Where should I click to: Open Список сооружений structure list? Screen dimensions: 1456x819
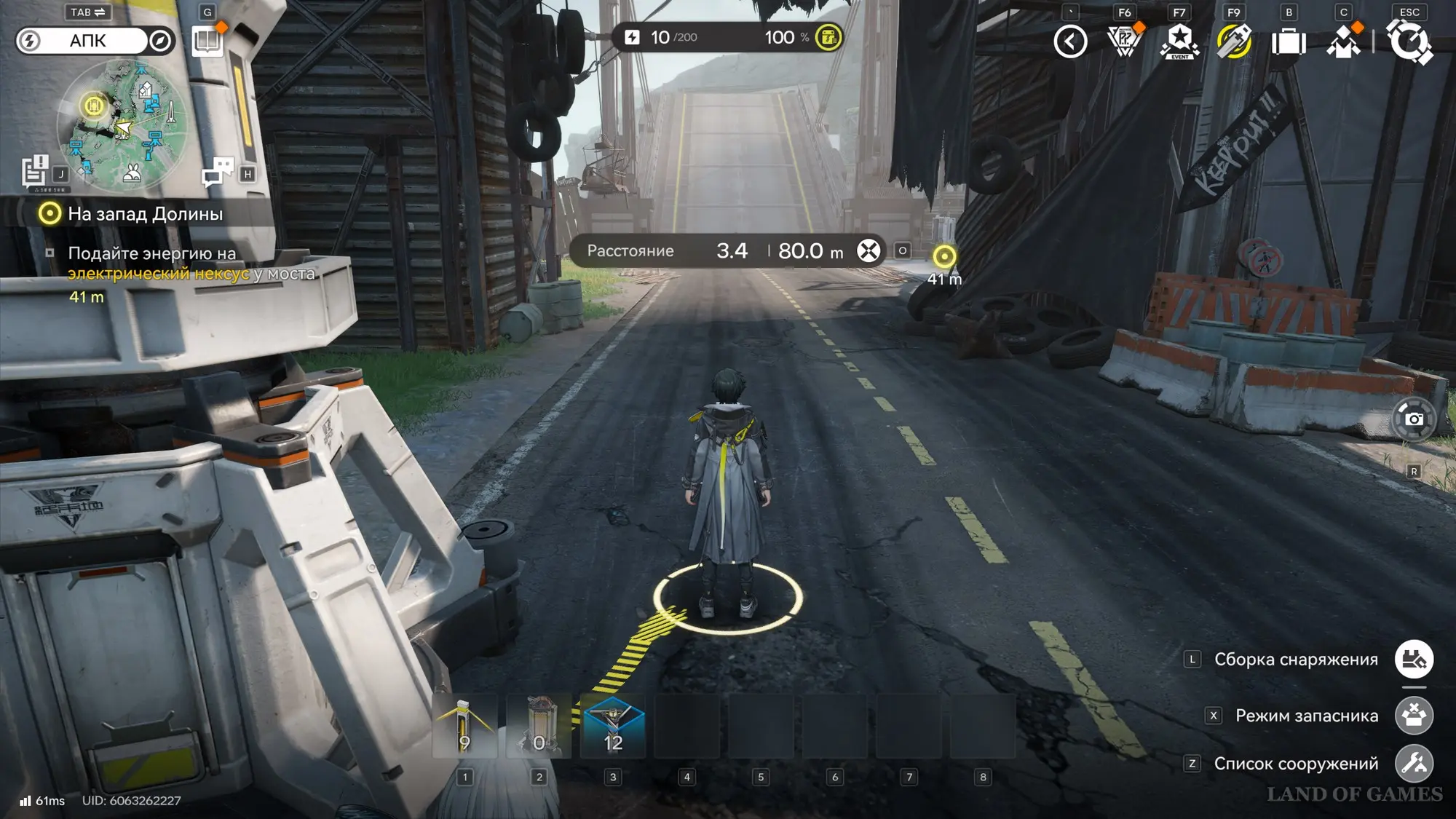(1414, 764)
